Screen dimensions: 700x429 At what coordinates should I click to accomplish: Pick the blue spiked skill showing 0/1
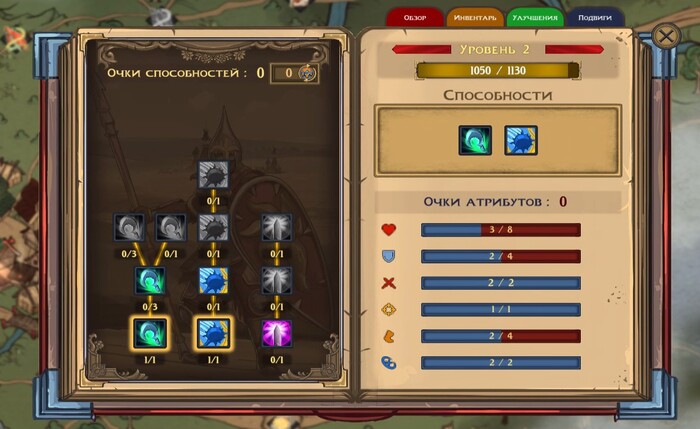pyautogui.click(x=212, y=281)
